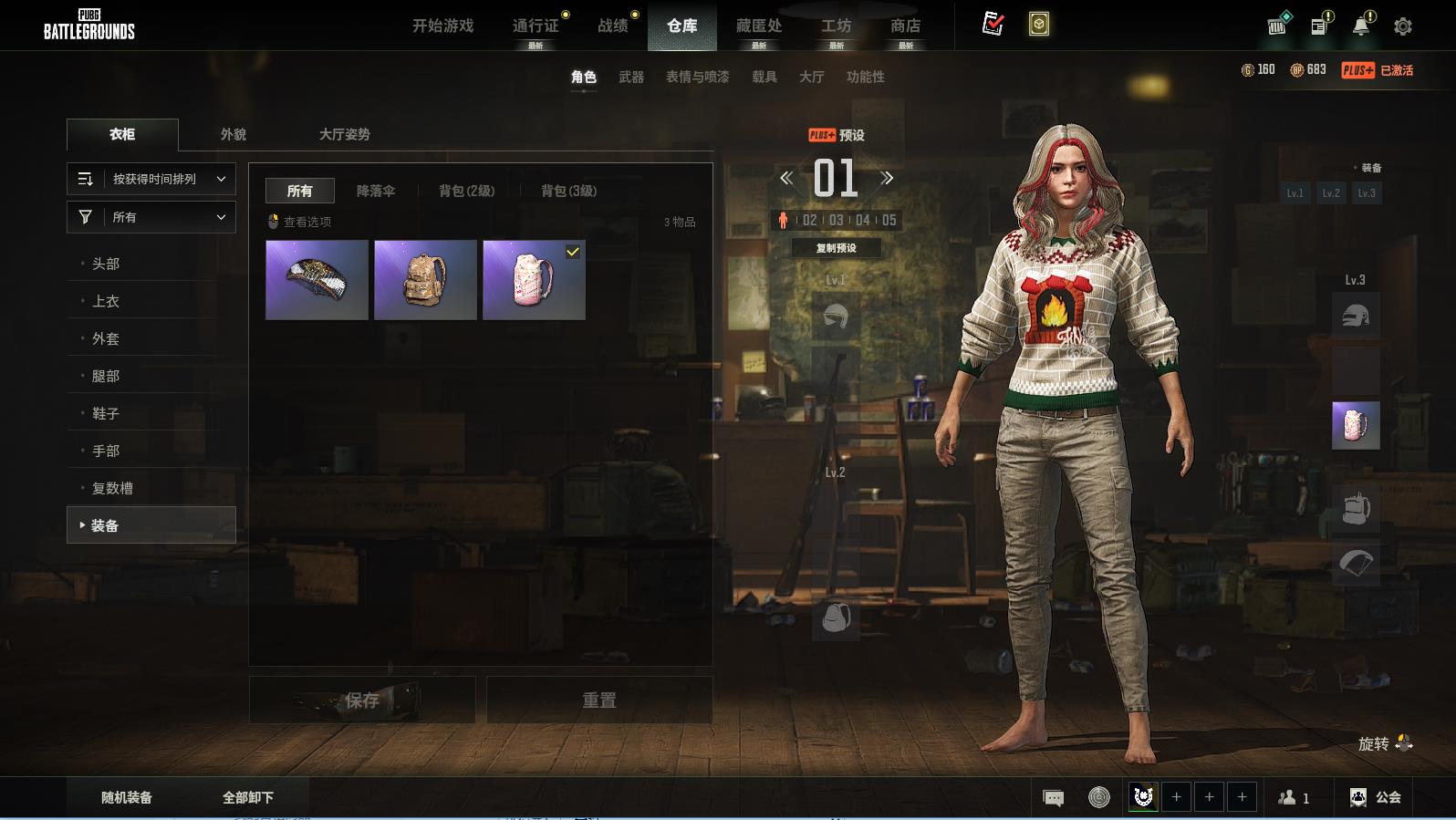Open the 外貌 (Appearance) tab

[234, 134]
